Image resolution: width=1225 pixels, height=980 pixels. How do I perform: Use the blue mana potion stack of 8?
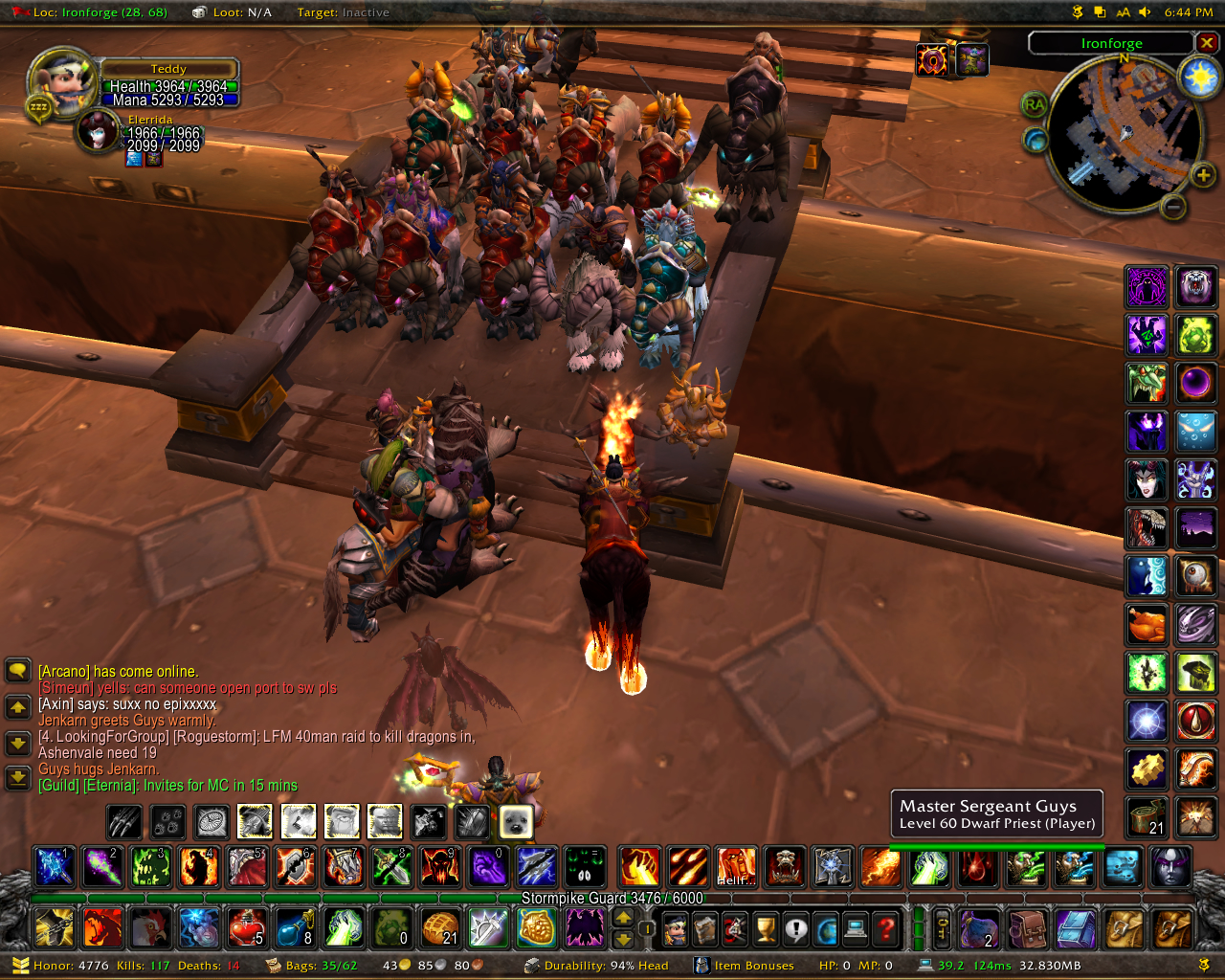coord(295,927)
